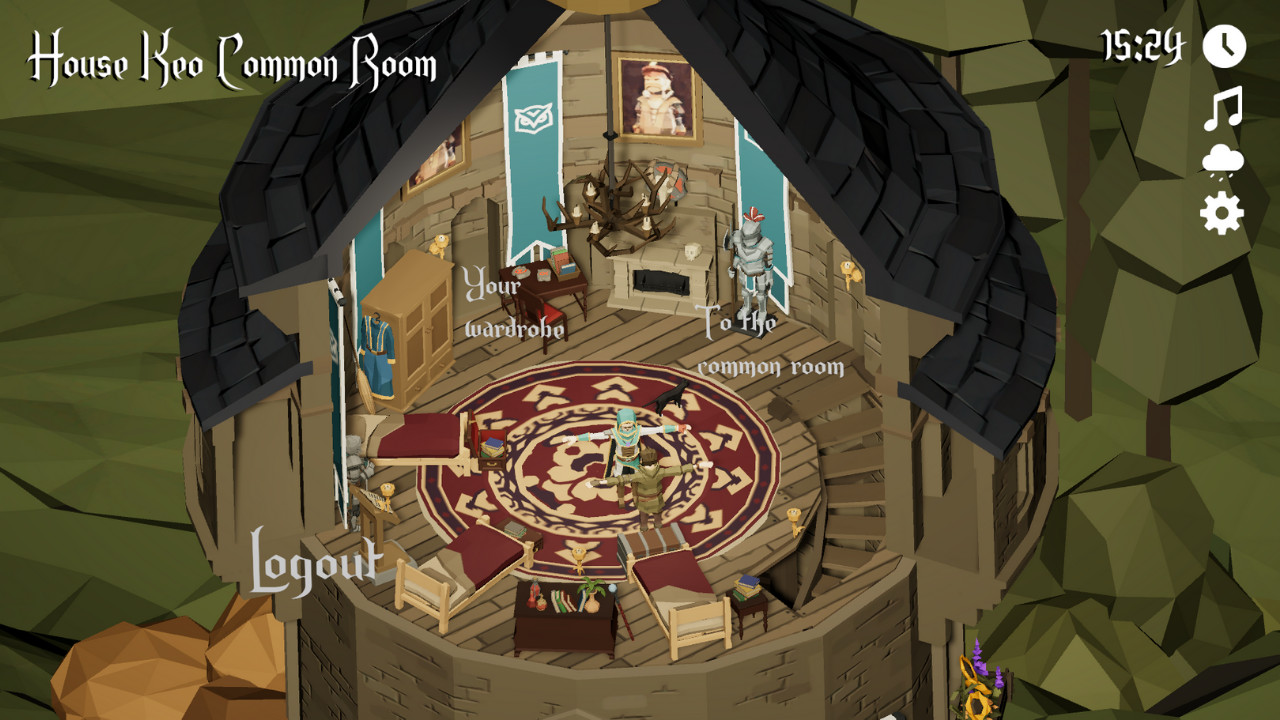
Task: Open the clock icon
Action: pos(1223,46)
